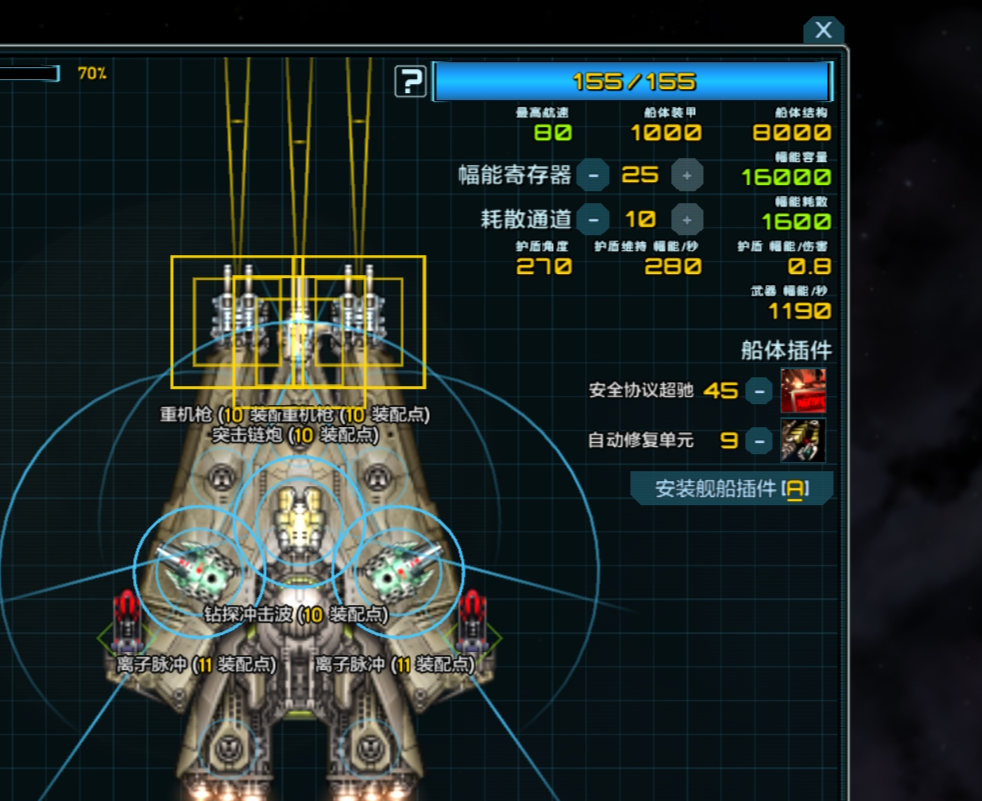Remove the 安全协议超驰 hullmod with its minus button

[x=760, y=390]
